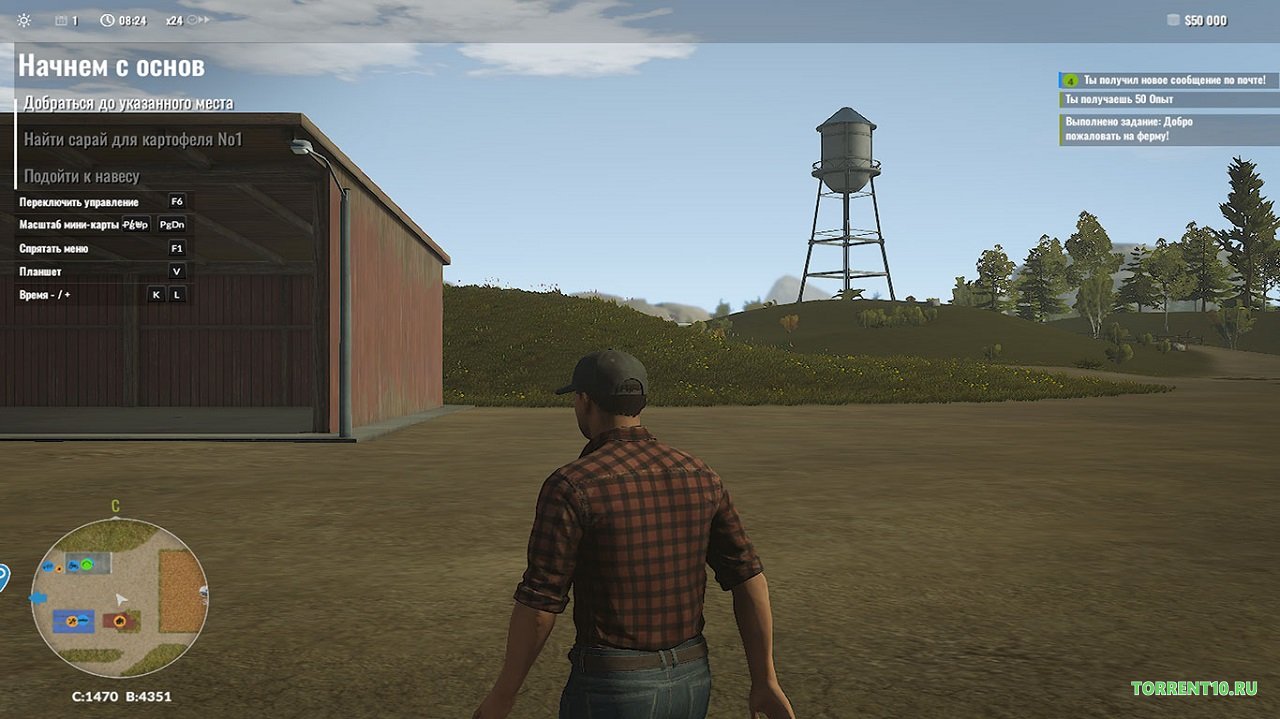Select the orange wrench workshop marker on minimap
Image resolution: width=1280 pixels, height=719 pixels.
[x=72, y=623]
